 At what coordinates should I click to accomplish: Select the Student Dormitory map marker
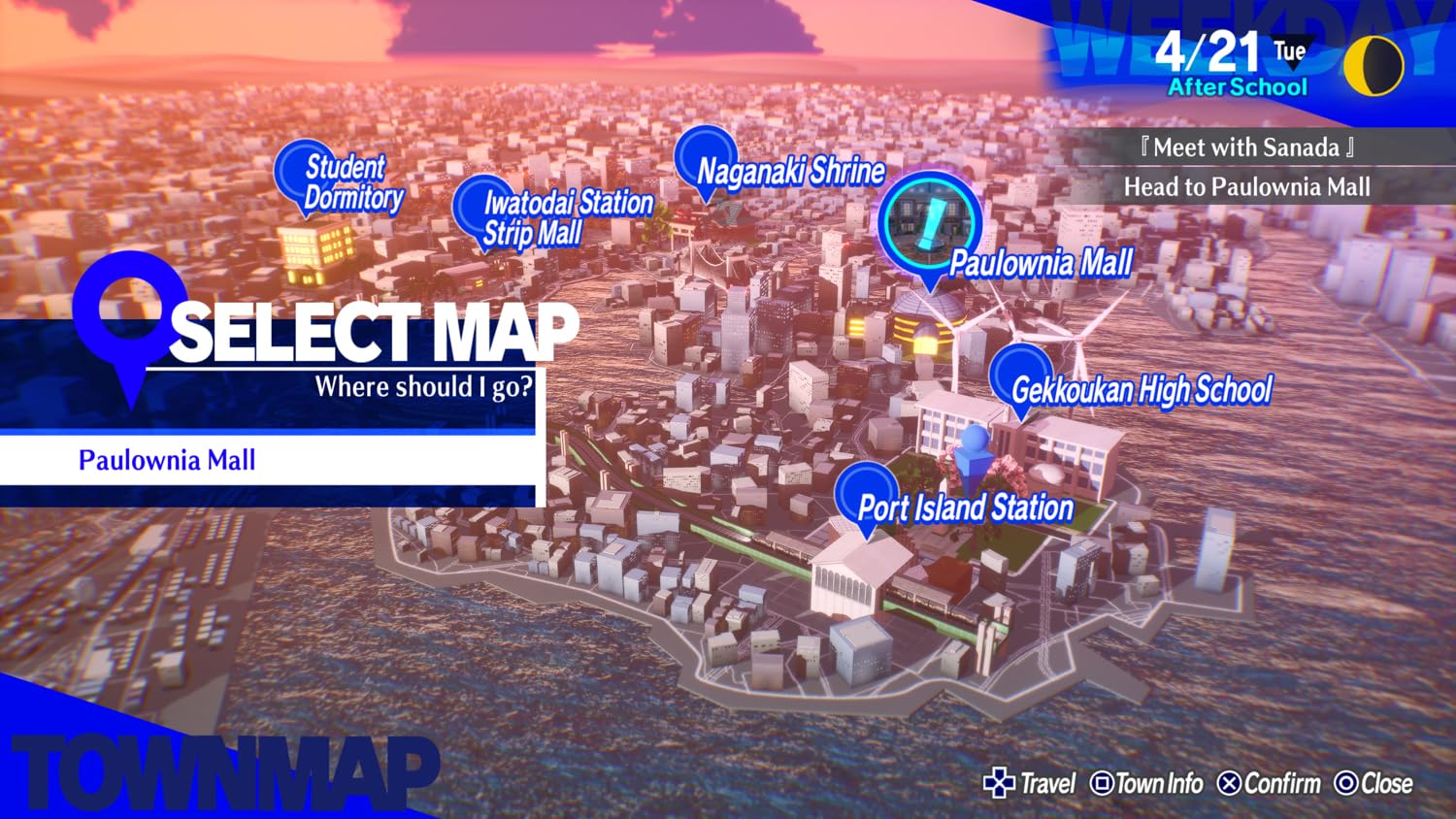(x=304, y=175)
